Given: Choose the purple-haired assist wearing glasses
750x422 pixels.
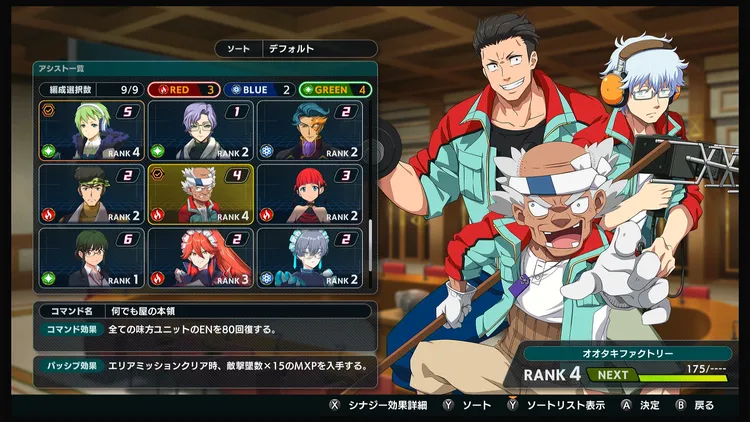Looking at the screenshot, I should click(x=200, y=131).
